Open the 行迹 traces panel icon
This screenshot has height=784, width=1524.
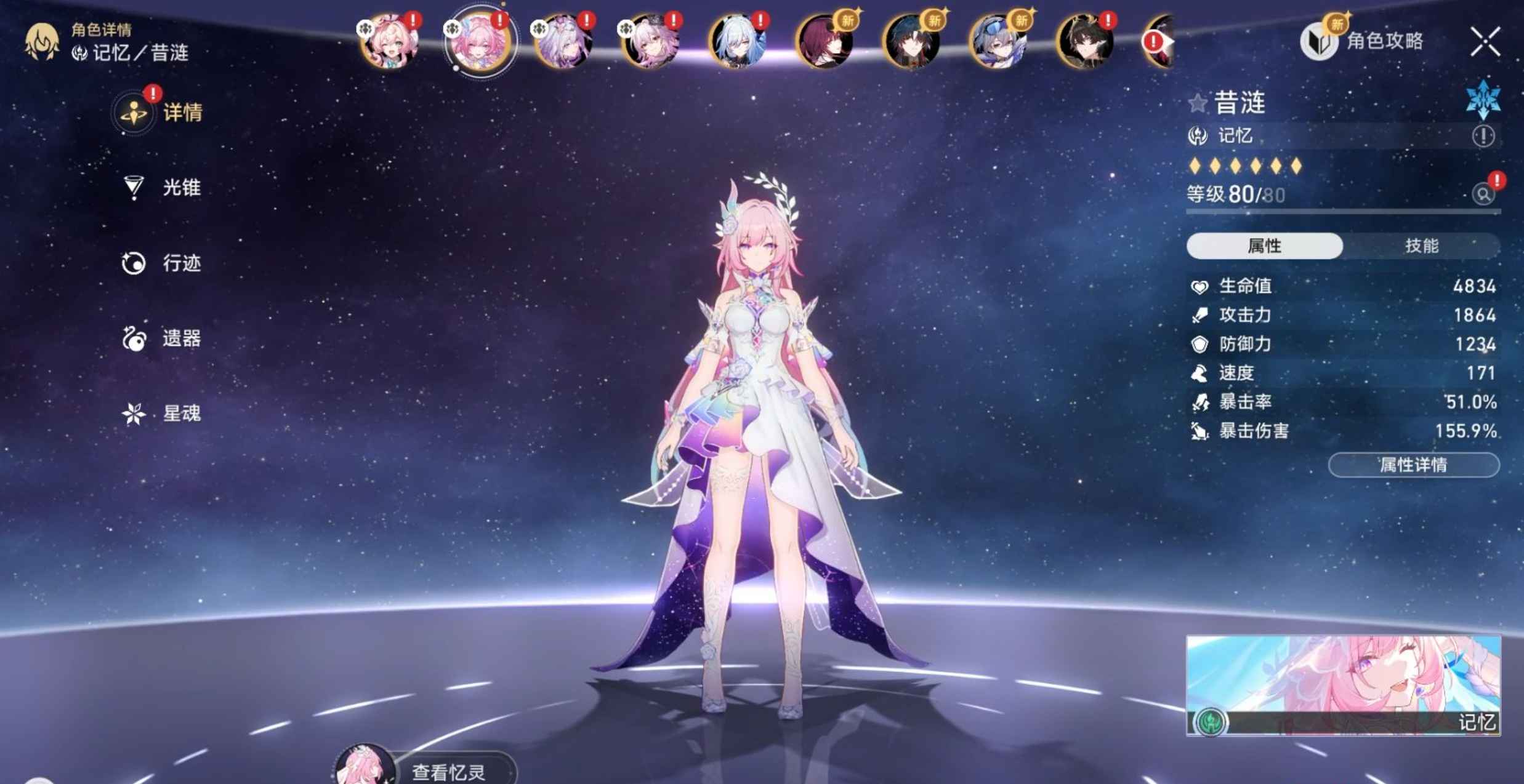[134, 263]
